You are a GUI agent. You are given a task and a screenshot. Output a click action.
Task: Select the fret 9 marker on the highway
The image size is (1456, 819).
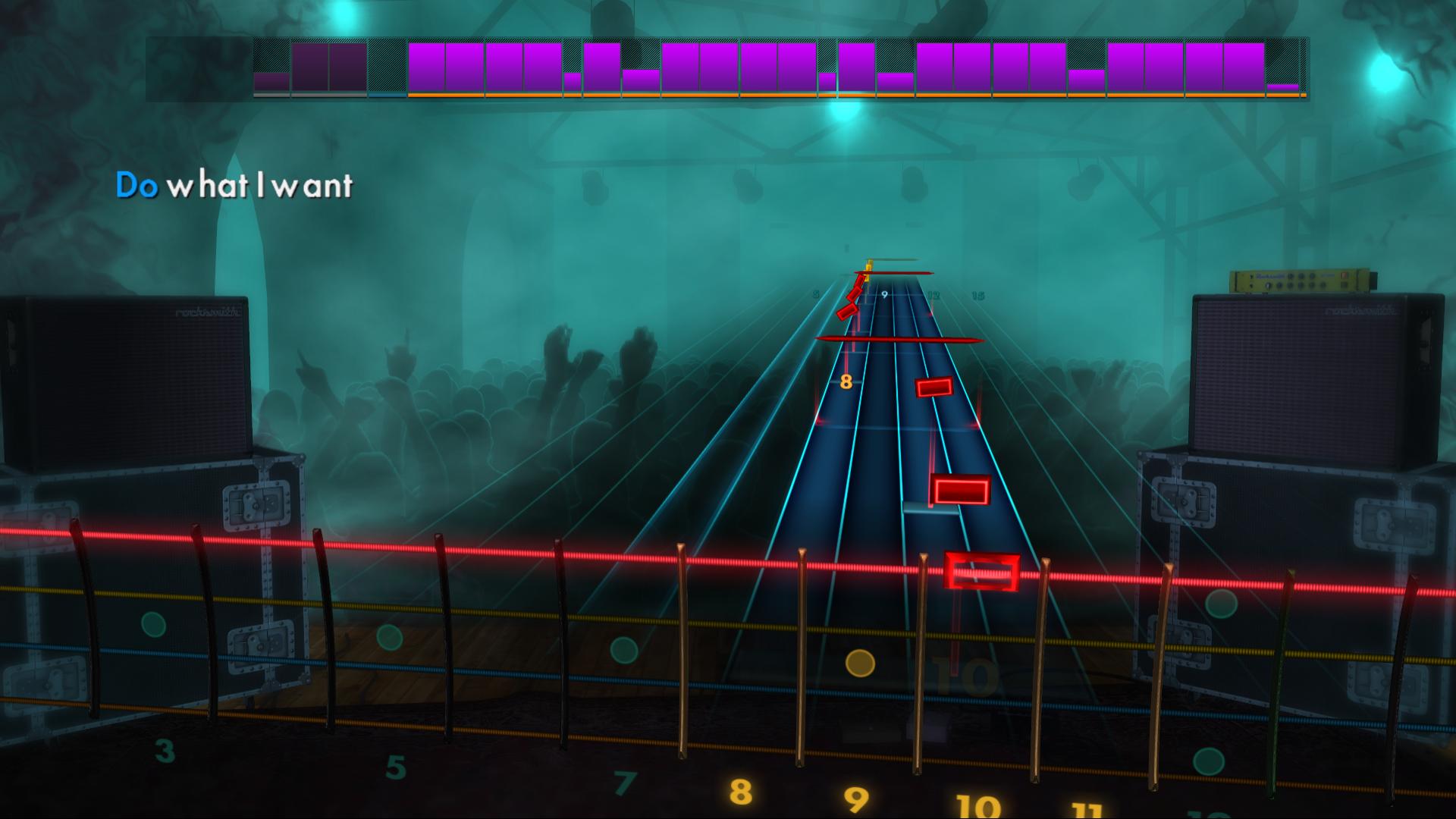coord(884,295)
